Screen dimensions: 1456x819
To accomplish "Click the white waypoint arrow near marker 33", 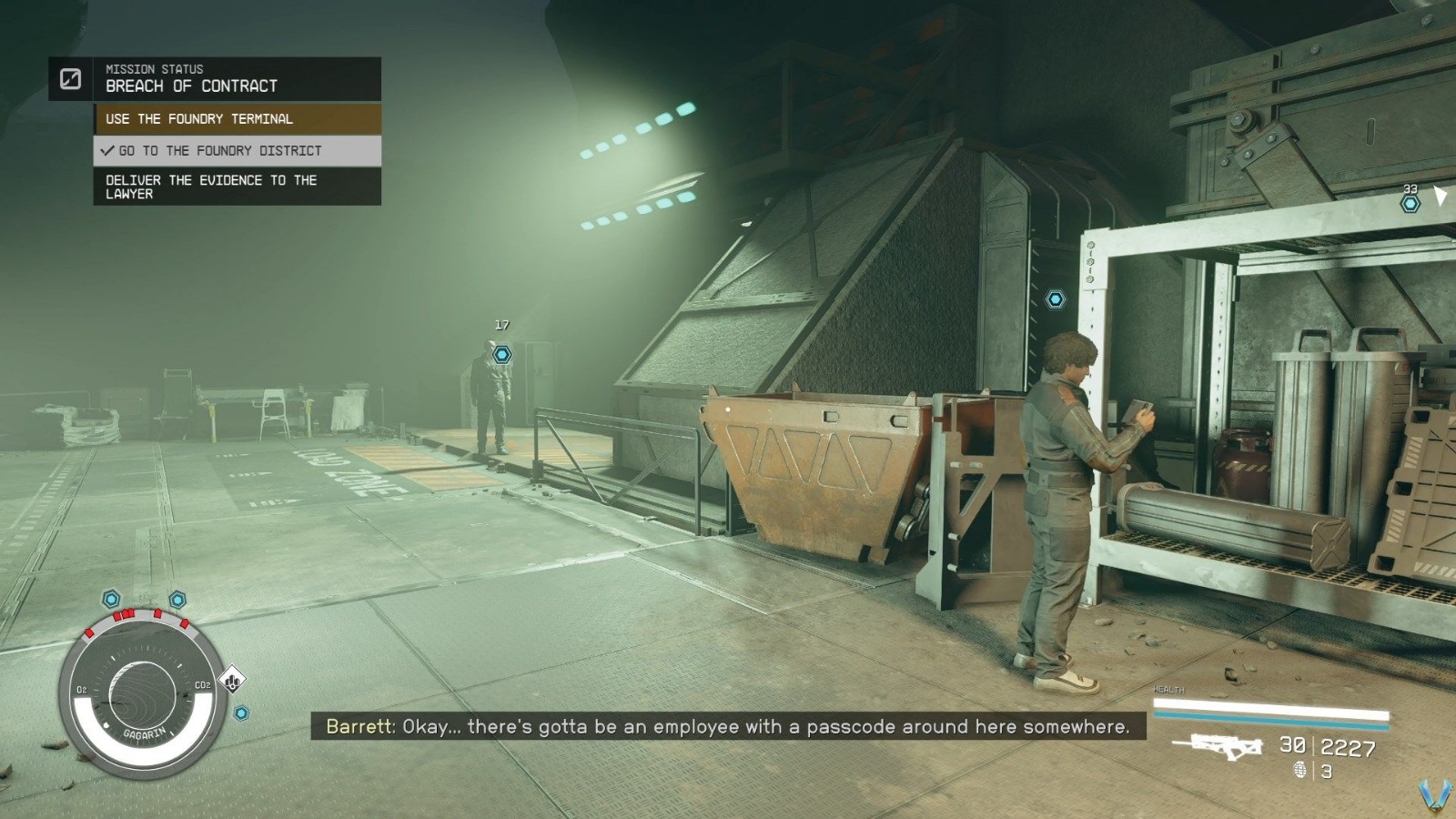I will (x=1440, y=195).
